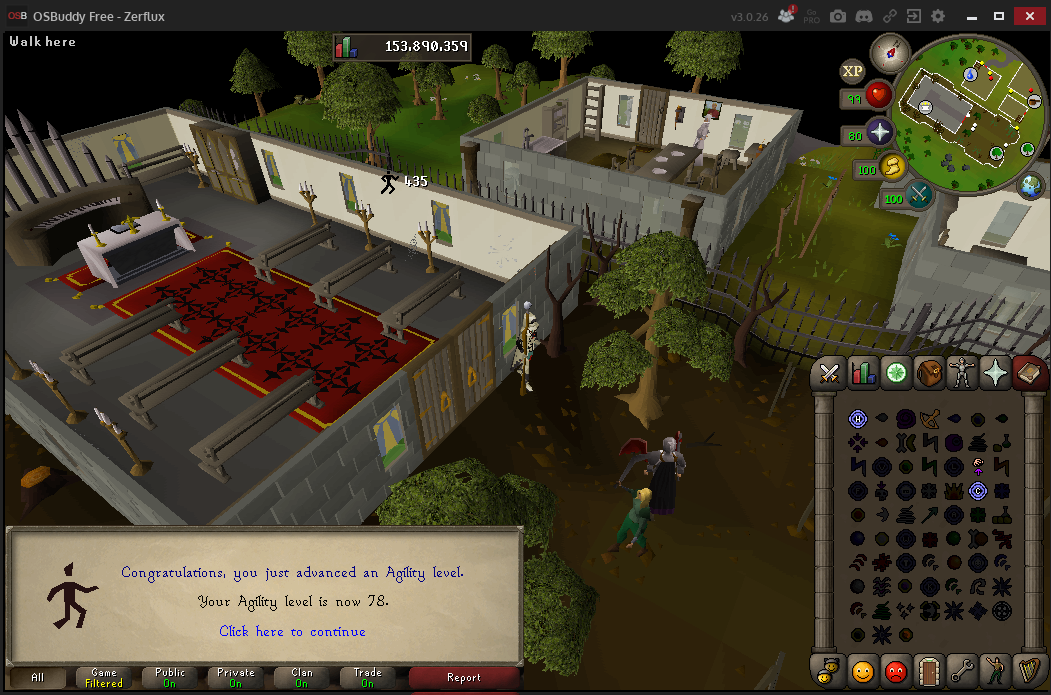
Task: Open the Friends List tab
Action: point(862,668)
